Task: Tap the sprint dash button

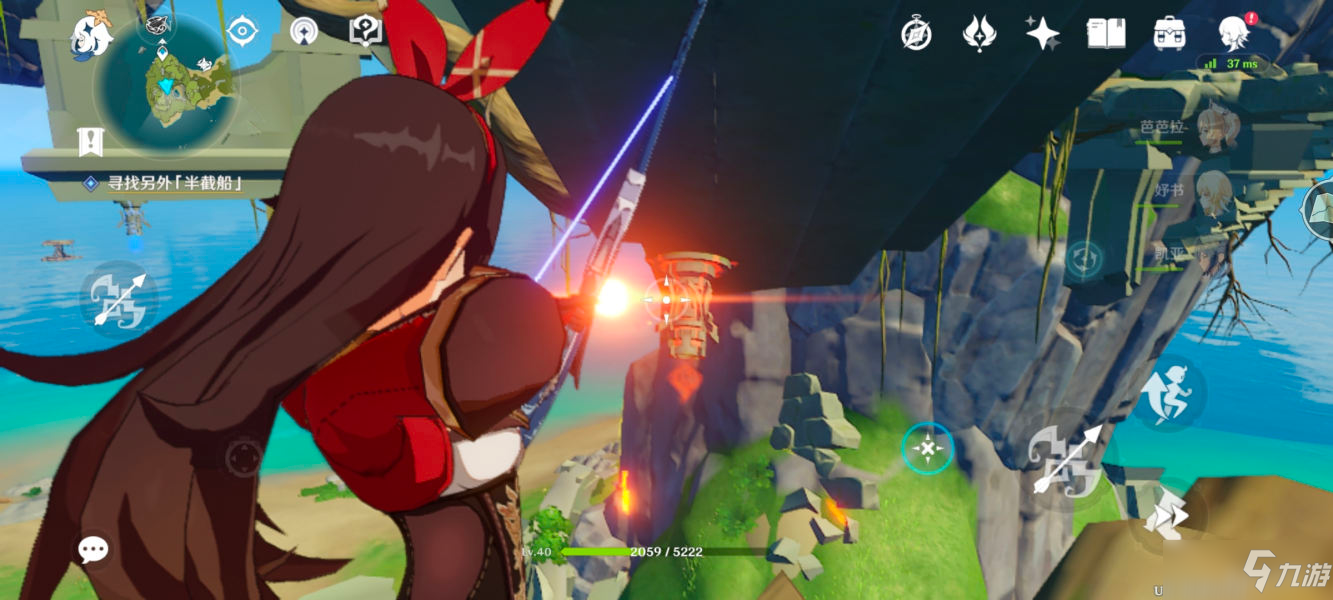Action: pyautogui.click(x=1168, y=518)
